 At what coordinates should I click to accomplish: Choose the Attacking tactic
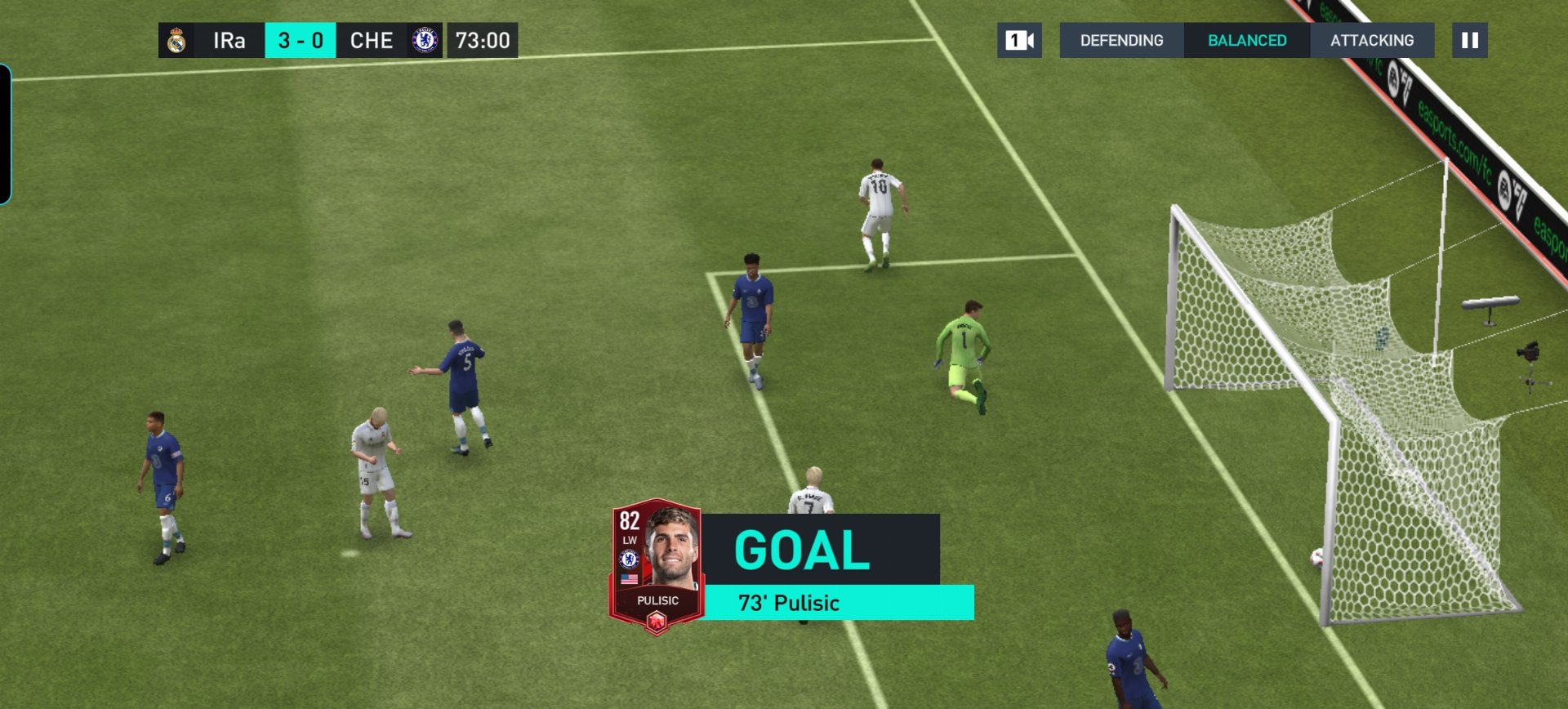coord(1372,40)
